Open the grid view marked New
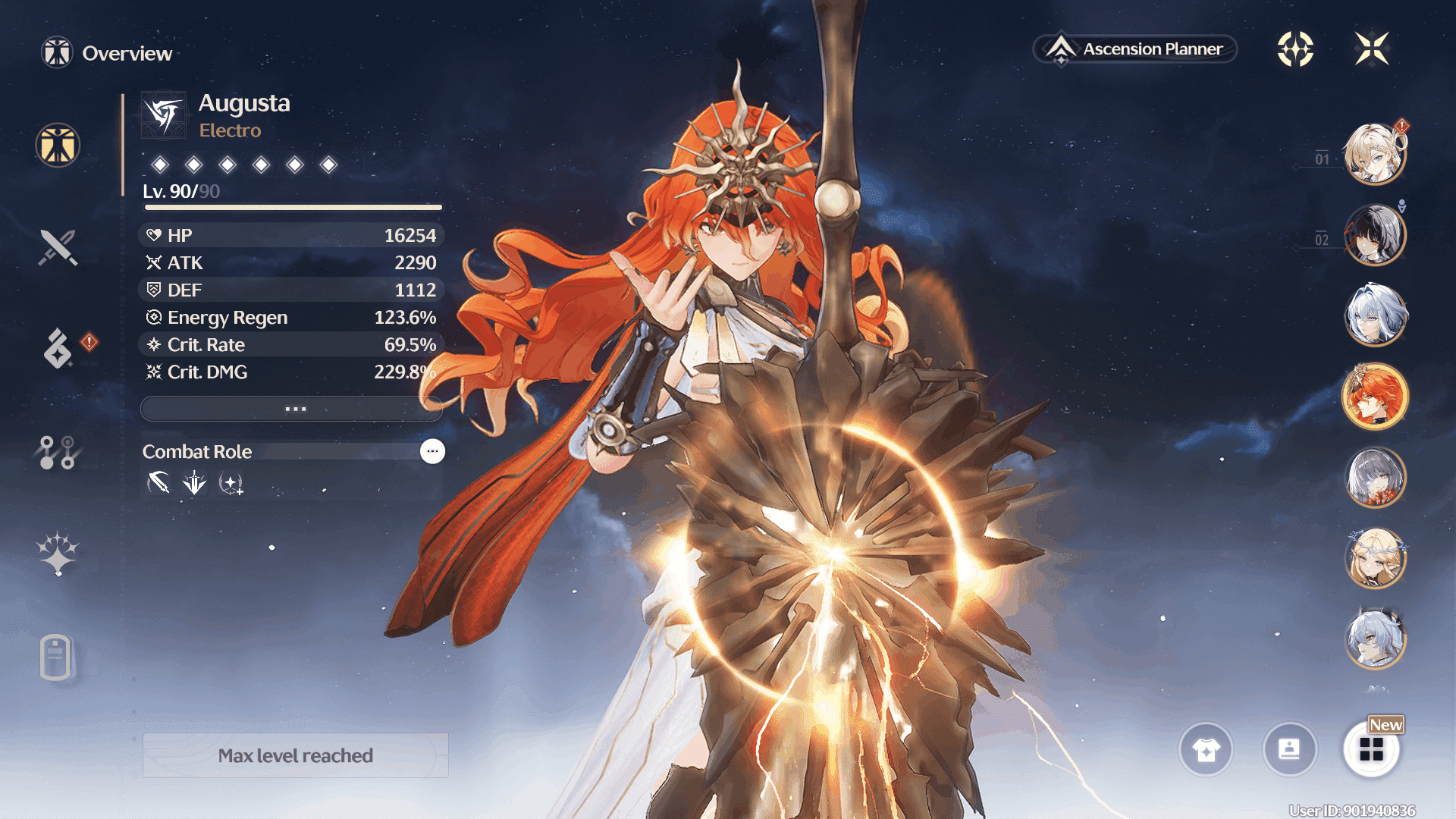The height and width of the screenshot is (819, 1456). [x=1371, y=750]
